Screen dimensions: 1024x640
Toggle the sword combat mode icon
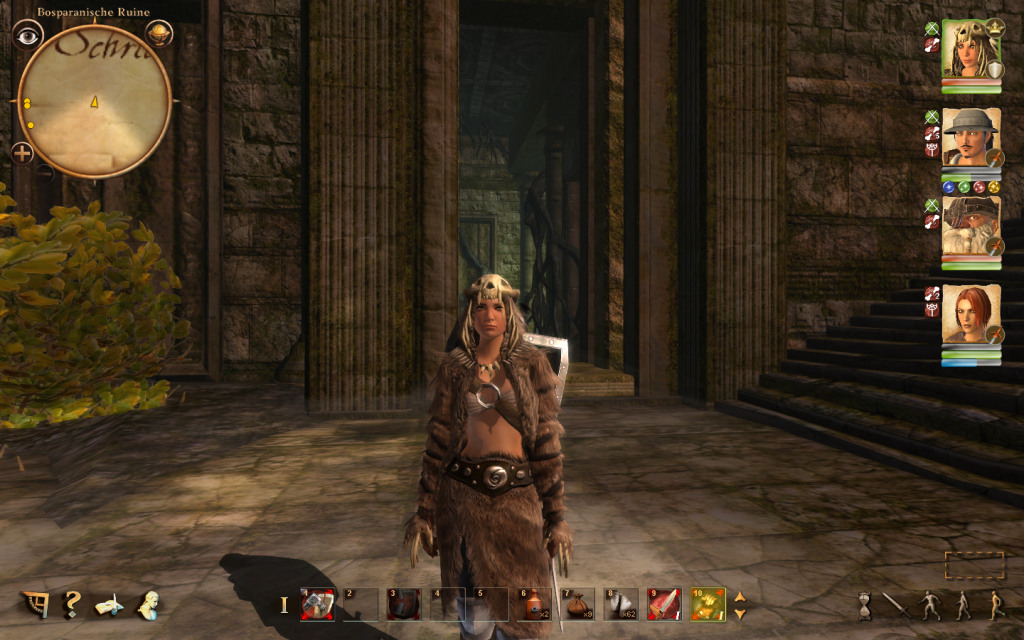click(893, 604)
